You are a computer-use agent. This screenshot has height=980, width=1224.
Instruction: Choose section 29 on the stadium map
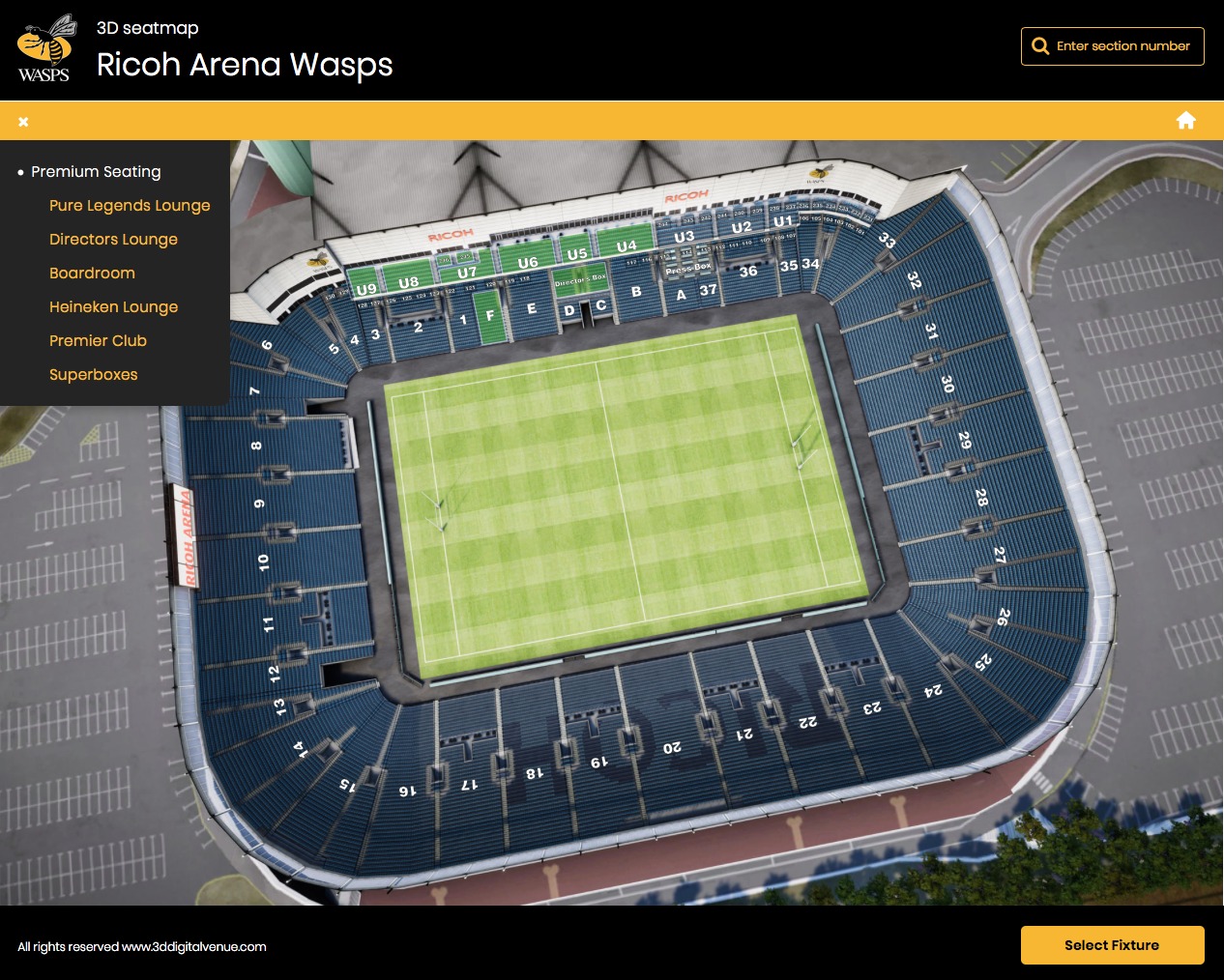tap(964, 440)
